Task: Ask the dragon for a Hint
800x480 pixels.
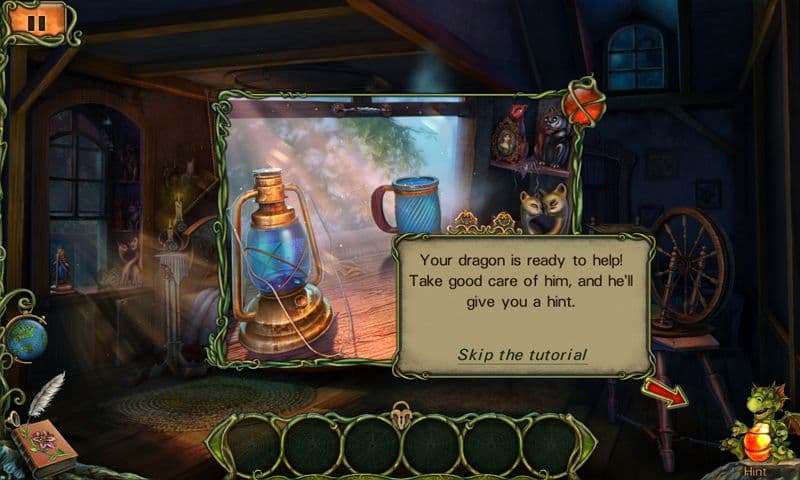Action: 762,432
